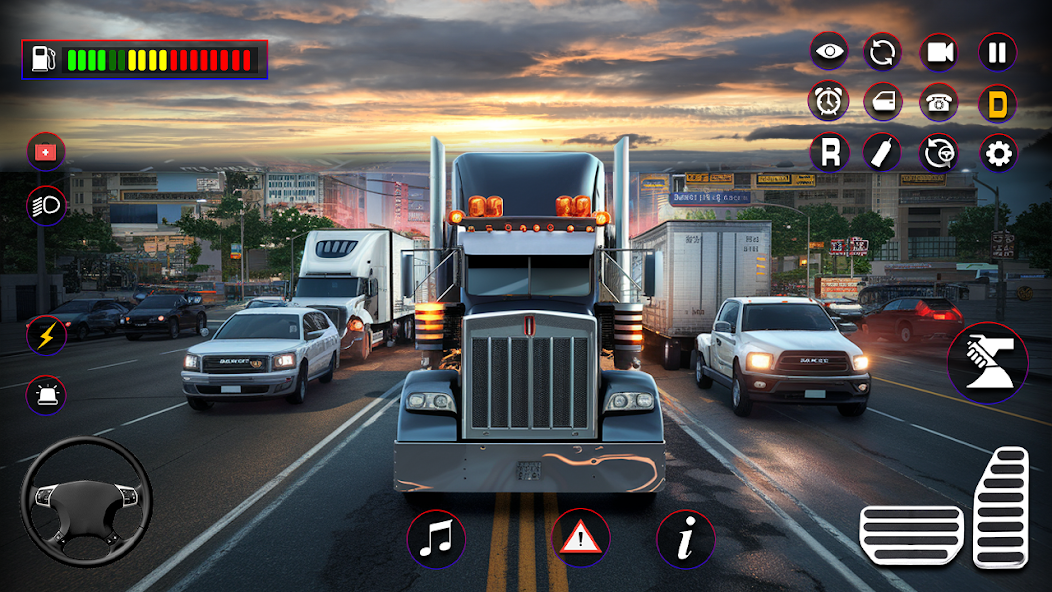The height and width of the screenshot is (592, 1052).
Task: Open the info button
Action: point(685,540)
